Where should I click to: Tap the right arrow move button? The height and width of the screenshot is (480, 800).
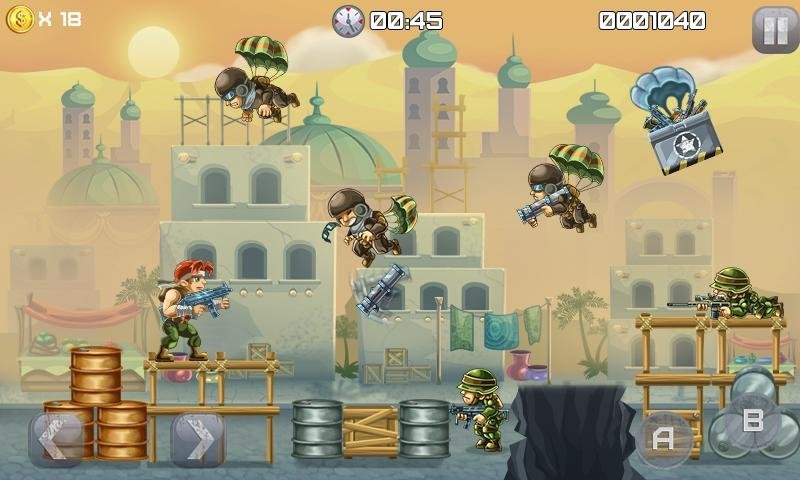(x=197, y=439)
